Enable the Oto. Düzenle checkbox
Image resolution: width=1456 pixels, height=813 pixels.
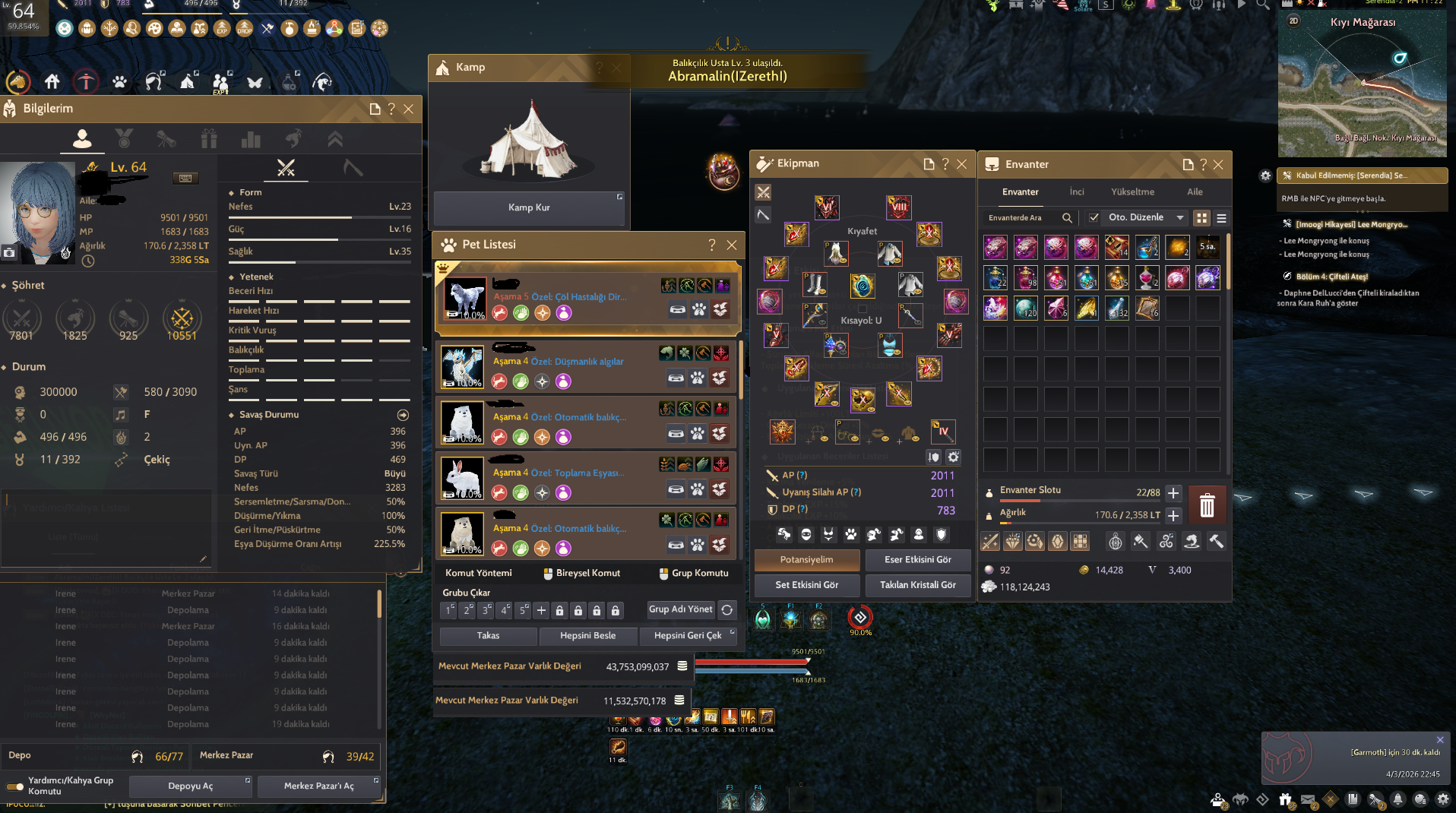click(1094, 217)
